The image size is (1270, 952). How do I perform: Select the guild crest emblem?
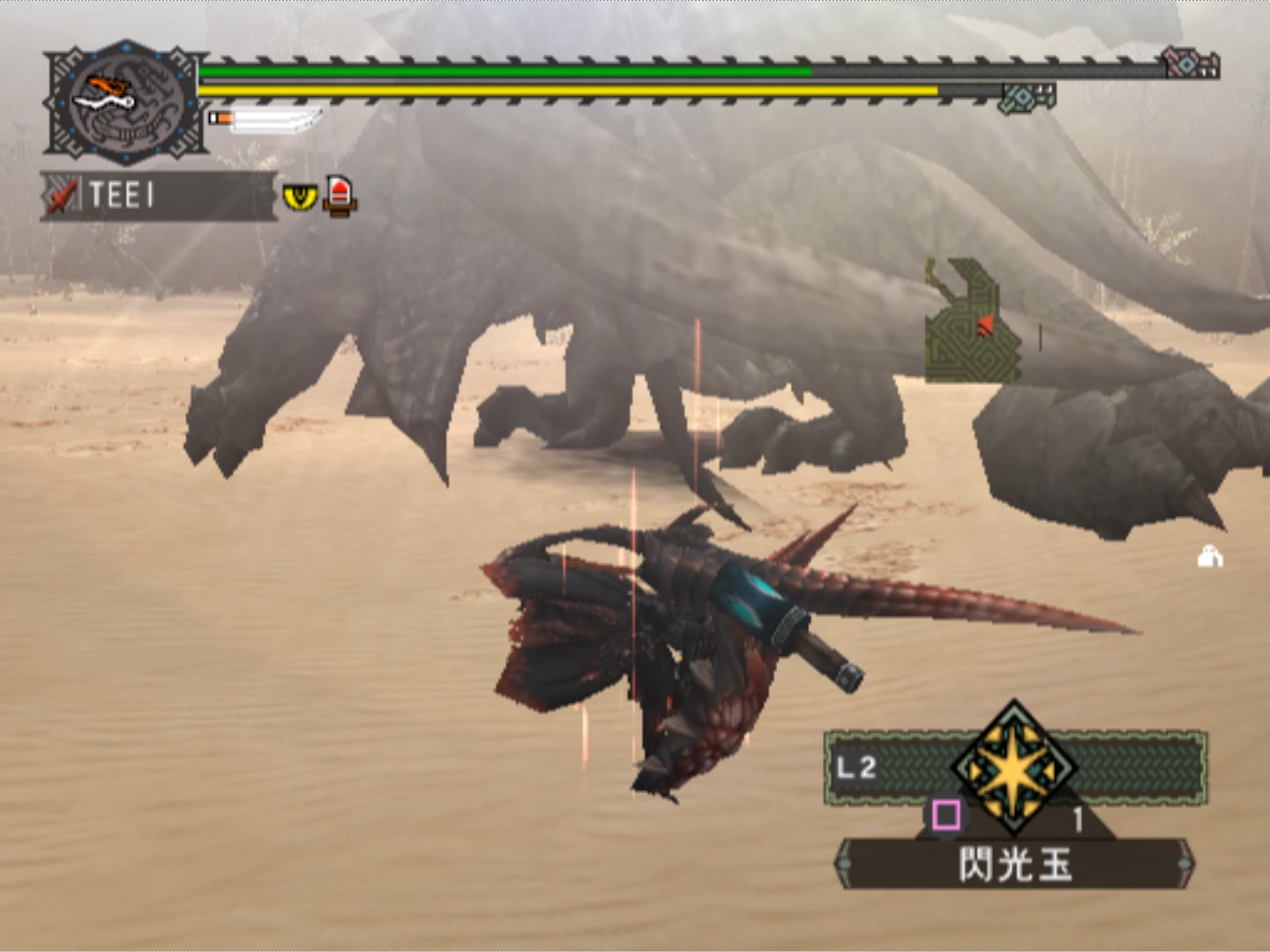pyautogui.click(x=125, y=102)
